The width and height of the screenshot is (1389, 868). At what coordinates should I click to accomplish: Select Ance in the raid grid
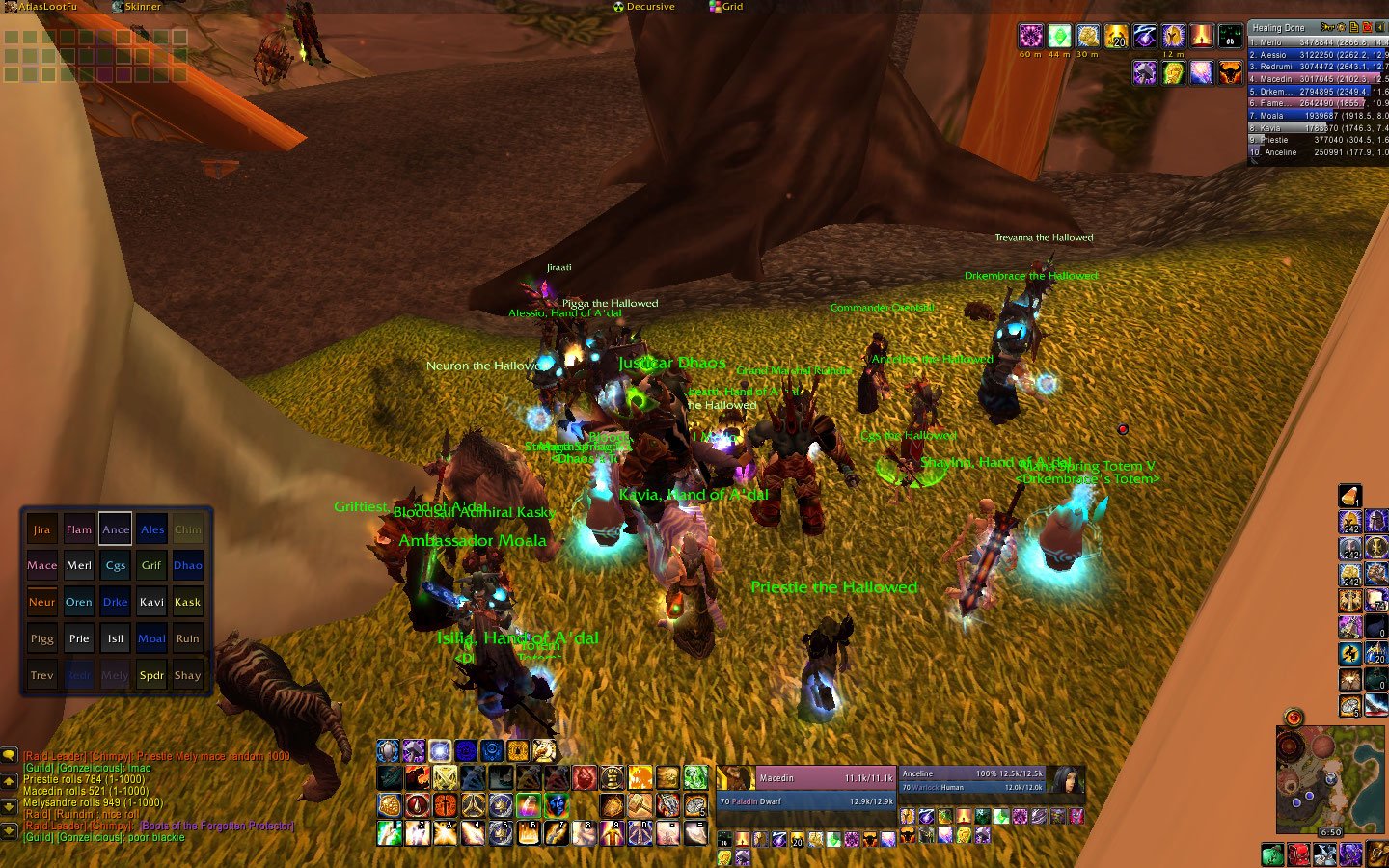(x=116, y=529)
